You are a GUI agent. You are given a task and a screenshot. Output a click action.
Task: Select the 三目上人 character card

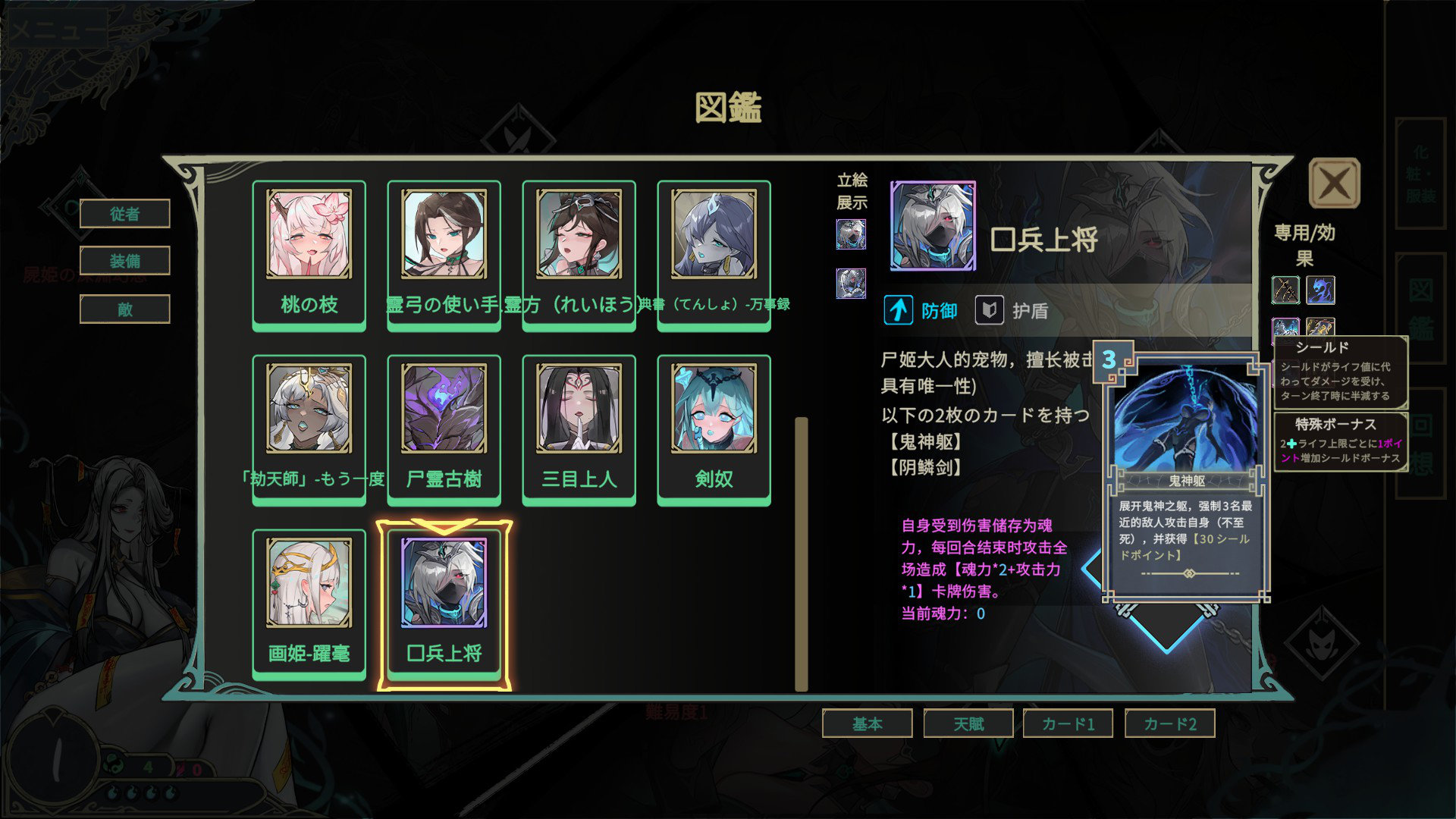click(579, 428)
